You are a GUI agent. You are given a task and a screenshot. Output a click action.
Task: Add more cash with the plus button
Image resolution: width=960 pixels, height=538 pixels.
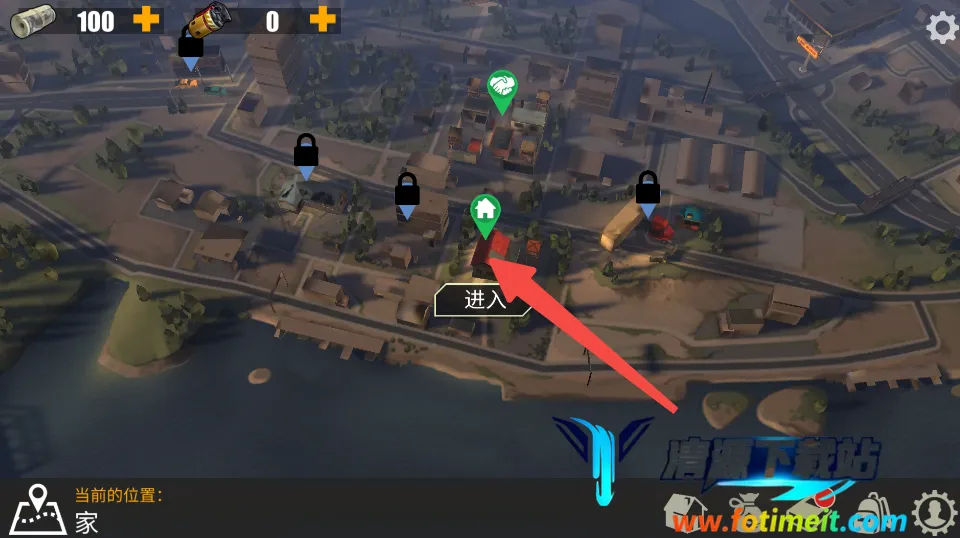[146, 20]
